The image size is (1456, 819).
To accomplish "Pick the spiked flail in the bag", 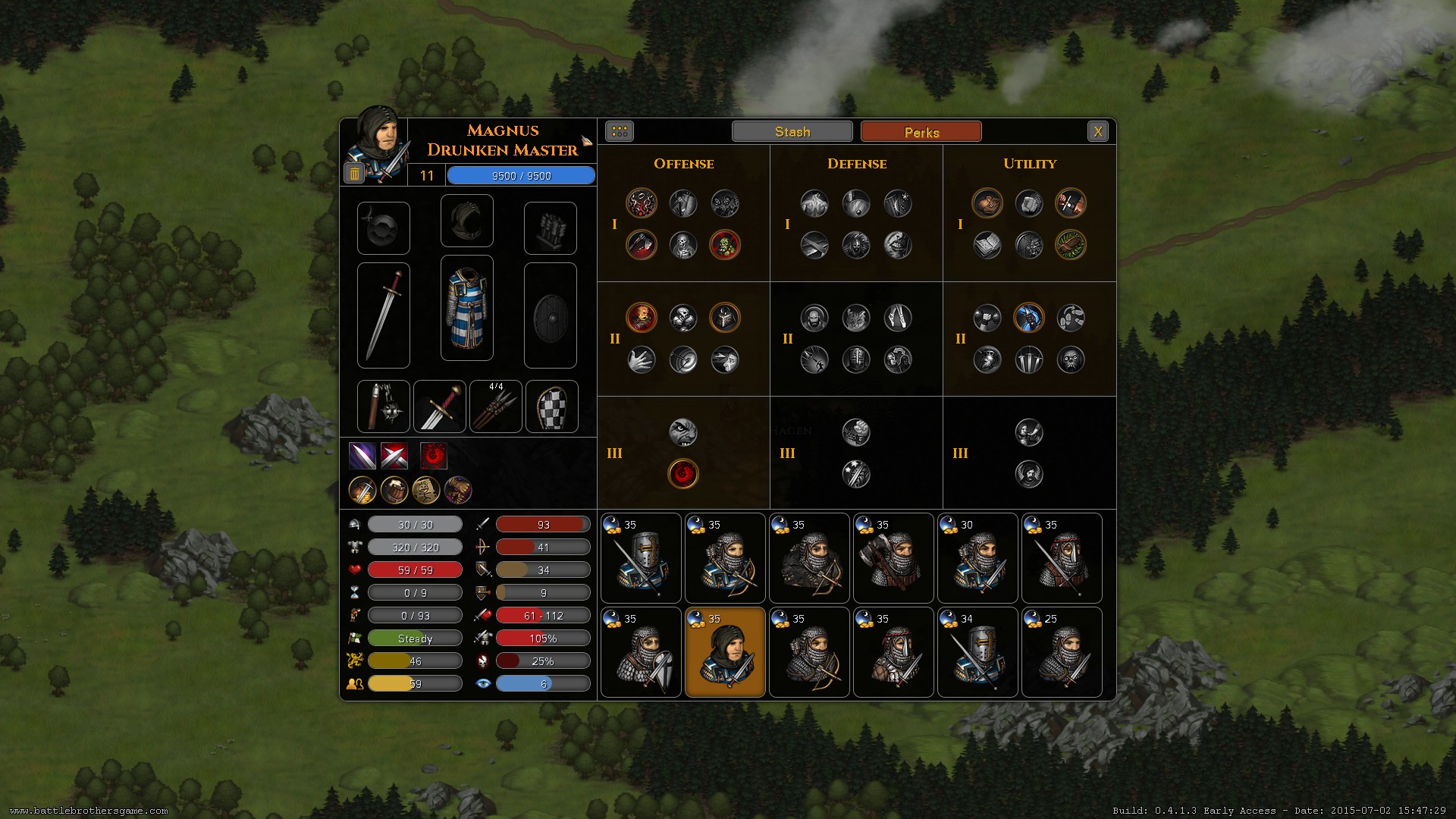I will coord(384,407).
